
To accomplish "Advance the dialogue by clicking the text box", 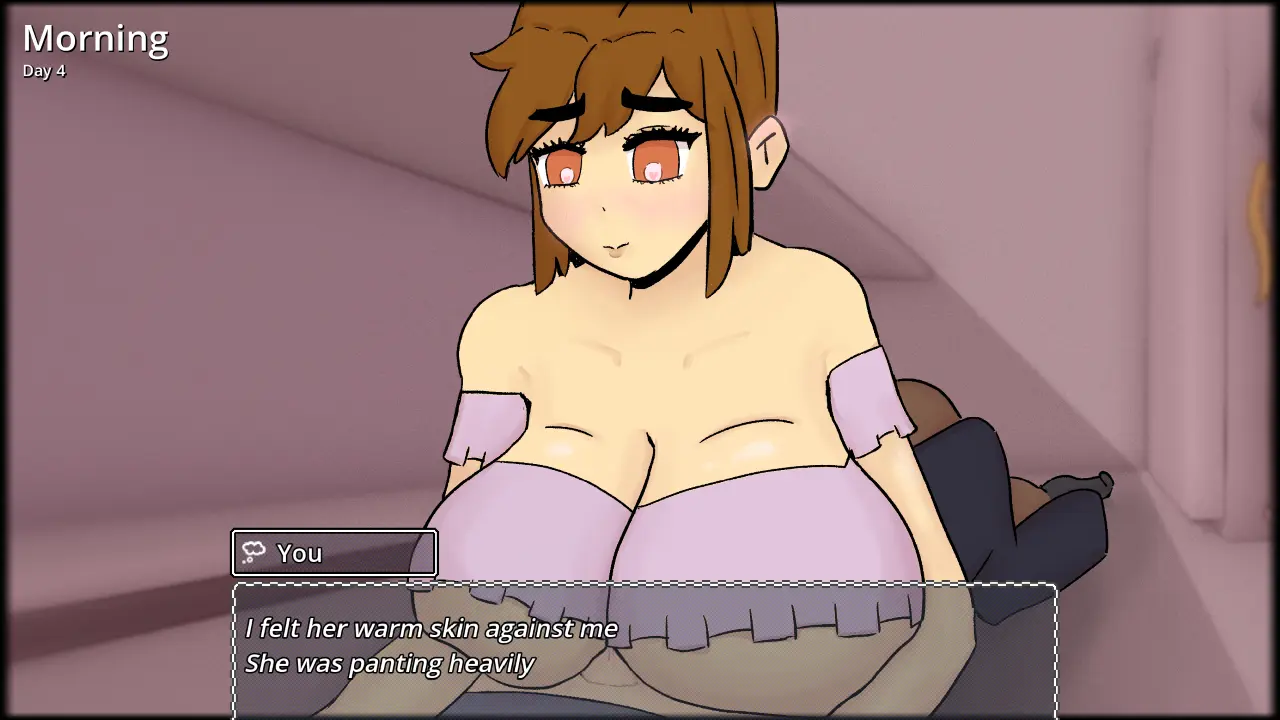I will tap(645, 648).
